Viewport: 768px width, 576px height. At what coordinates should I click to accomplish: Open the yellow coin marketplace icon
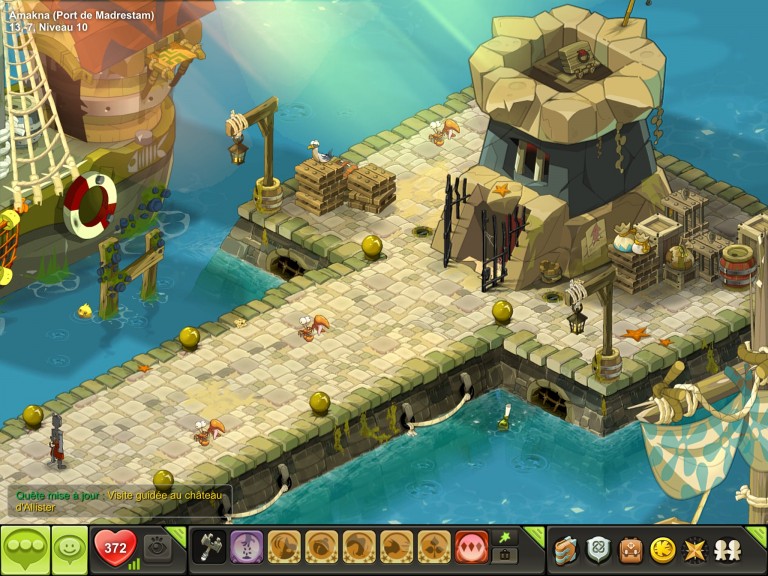(x=662, y=549)
